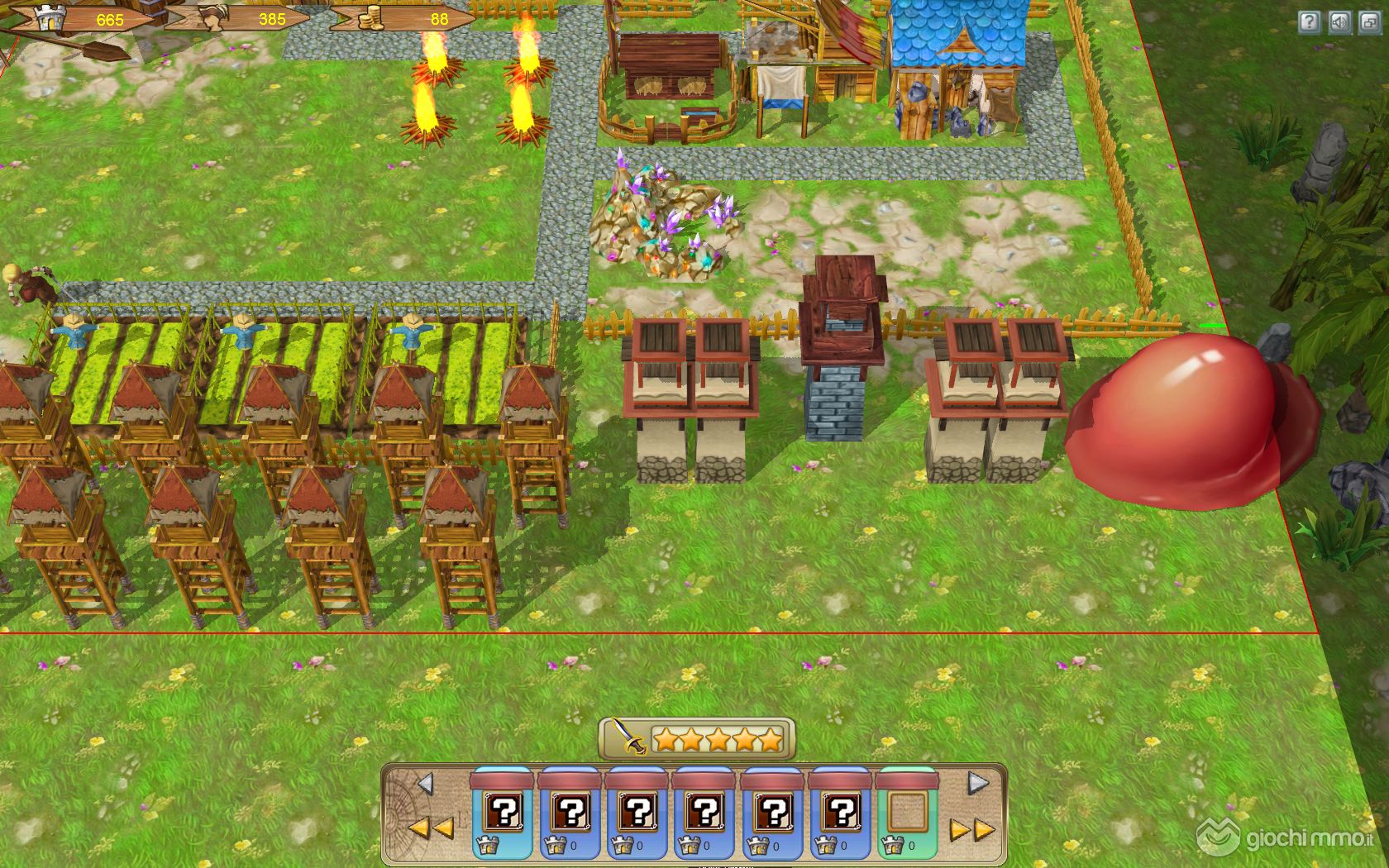Open the help question mark button
This screenshot has width=1389, height=868.
click(x=1309, y=22)
